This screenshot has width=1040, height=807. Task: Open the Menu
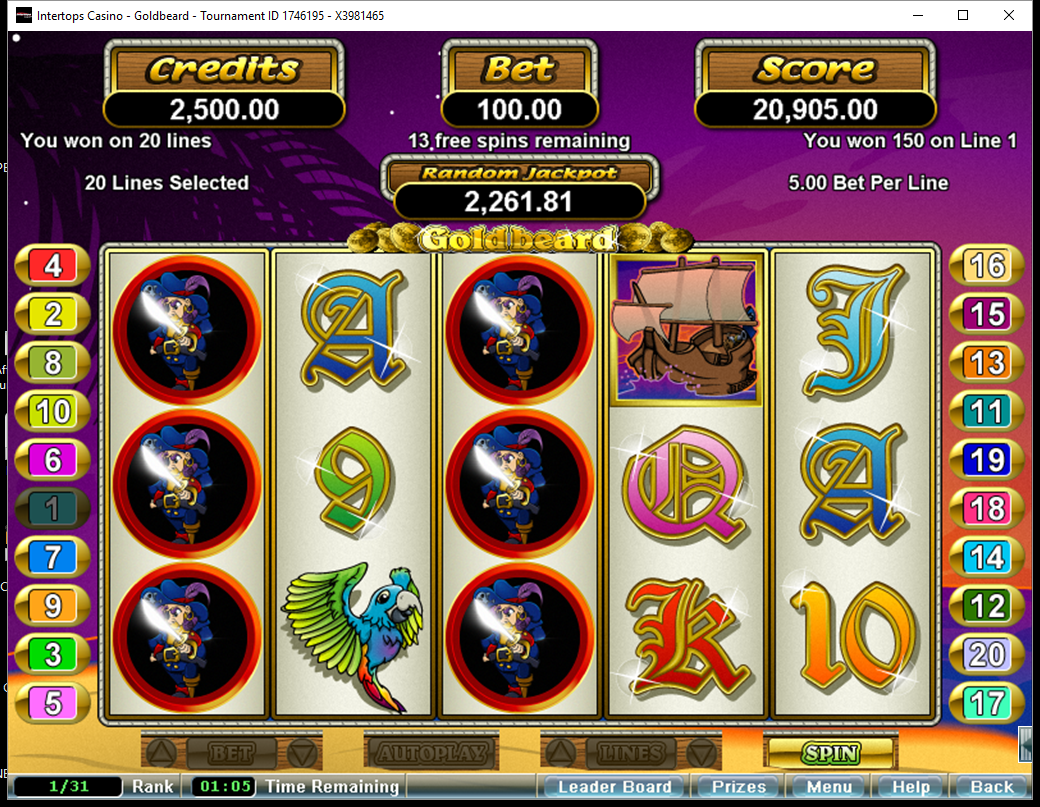[x=829, y=787]
